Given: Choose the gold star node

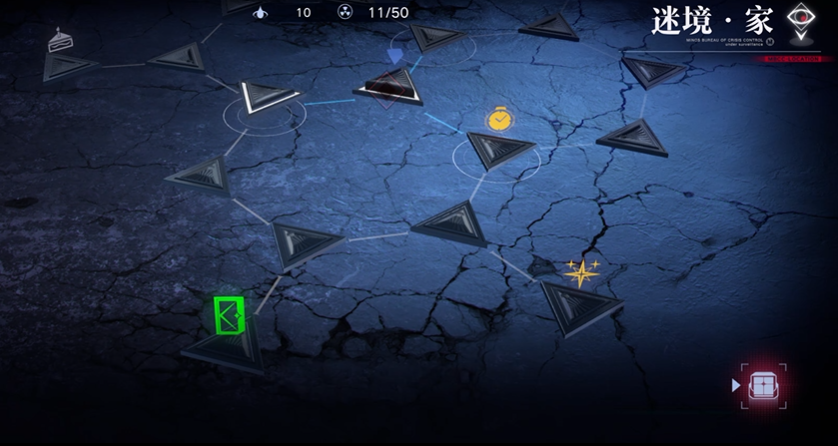Looking at the screenshot, I should pyautogui.click(x=581, y=272).
